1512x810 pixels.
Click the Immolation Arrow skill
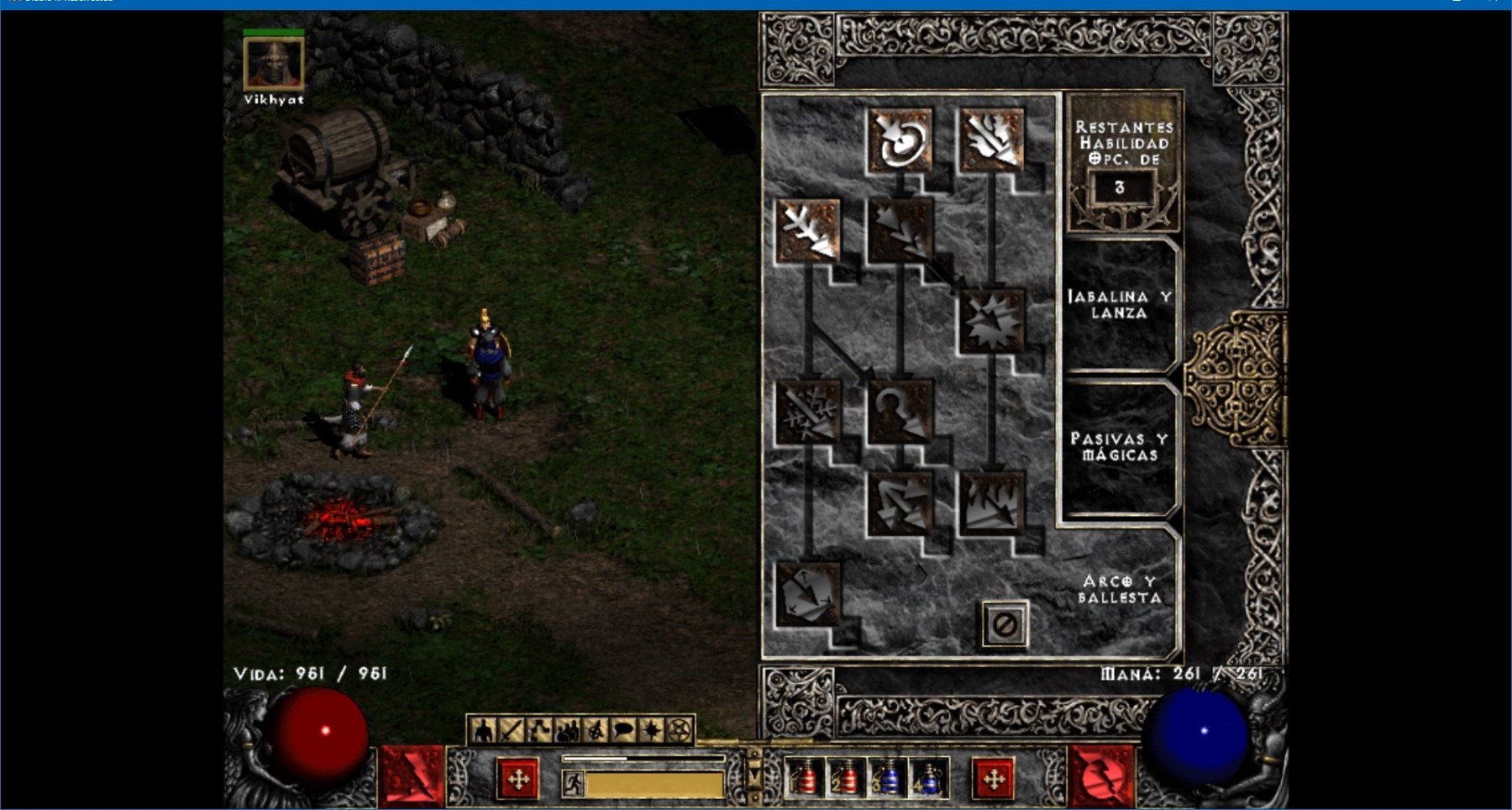pyautogui.click(x=992, y=502)
